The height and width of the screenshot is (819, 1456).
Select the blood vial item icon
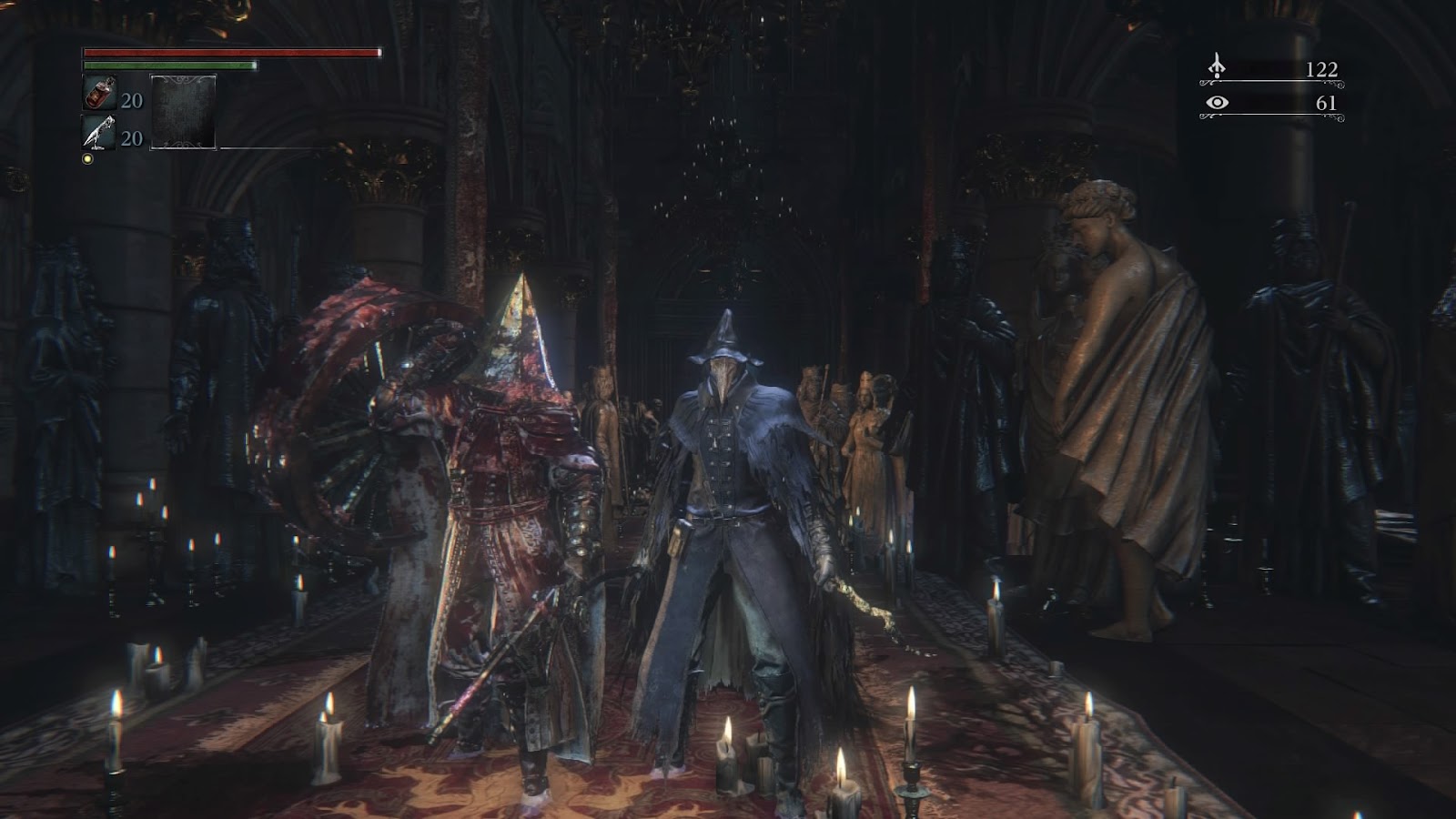pos(98,94)
